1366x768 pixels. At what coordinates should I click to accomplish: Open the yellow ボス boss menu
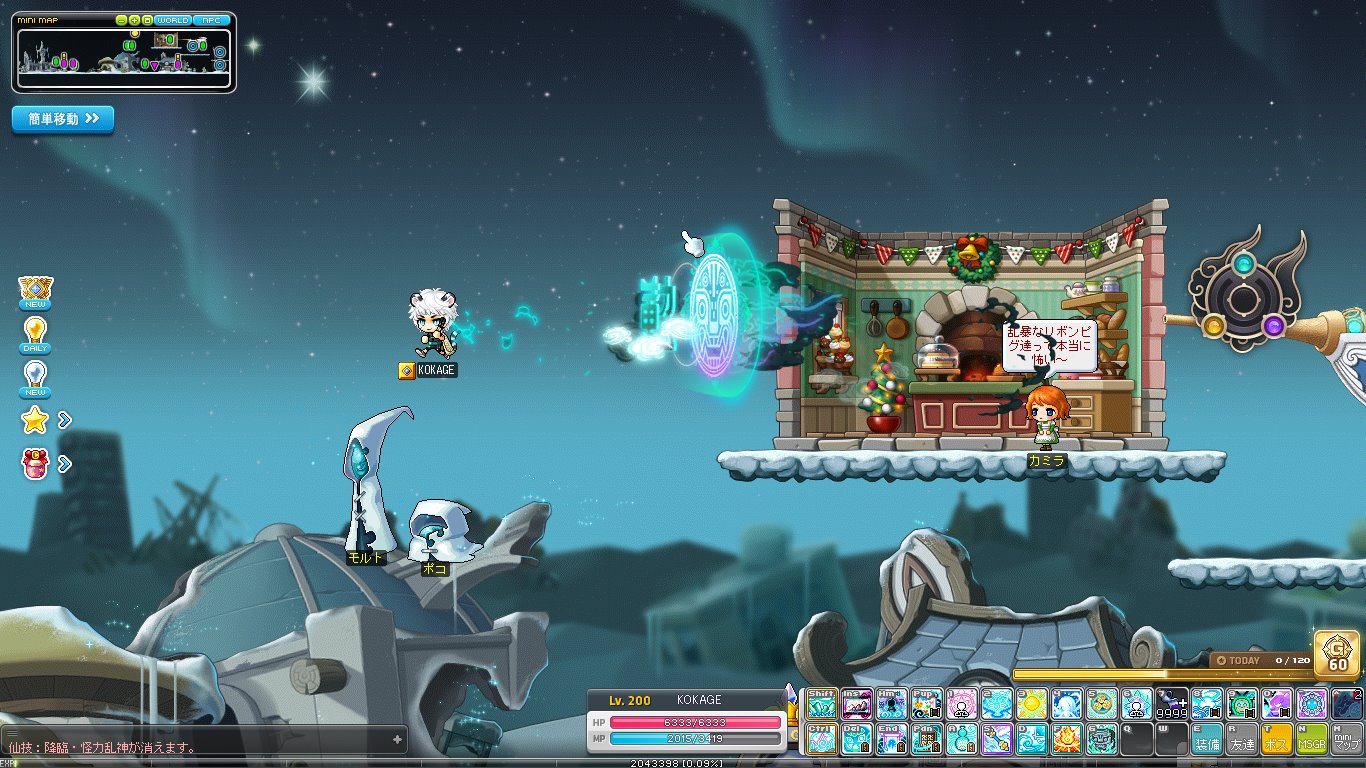(x=1277, y=740)
